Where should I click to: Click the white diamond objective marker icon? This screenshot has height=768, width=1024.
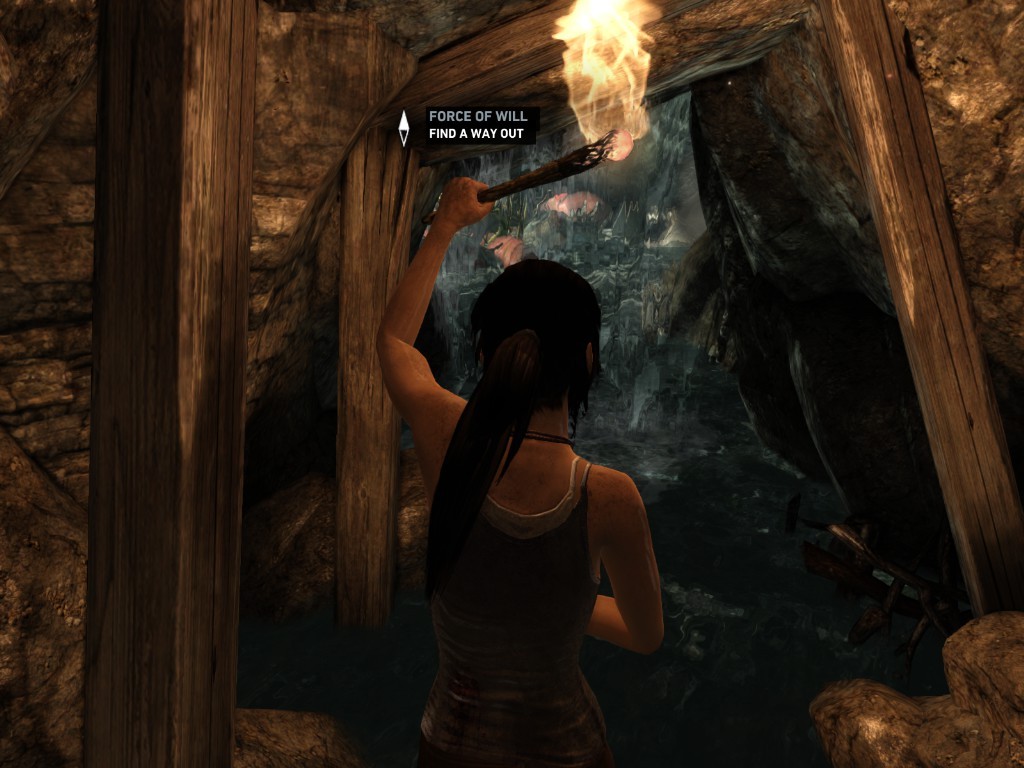(x=404, y=127)
